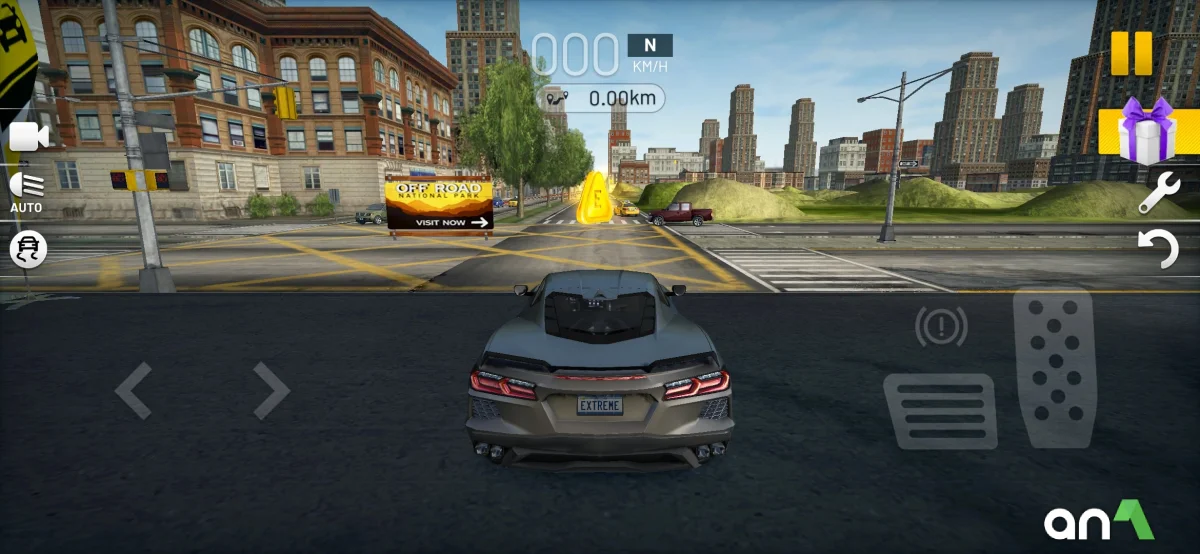
Task: Tap the brake pedal
Action: 940,411
